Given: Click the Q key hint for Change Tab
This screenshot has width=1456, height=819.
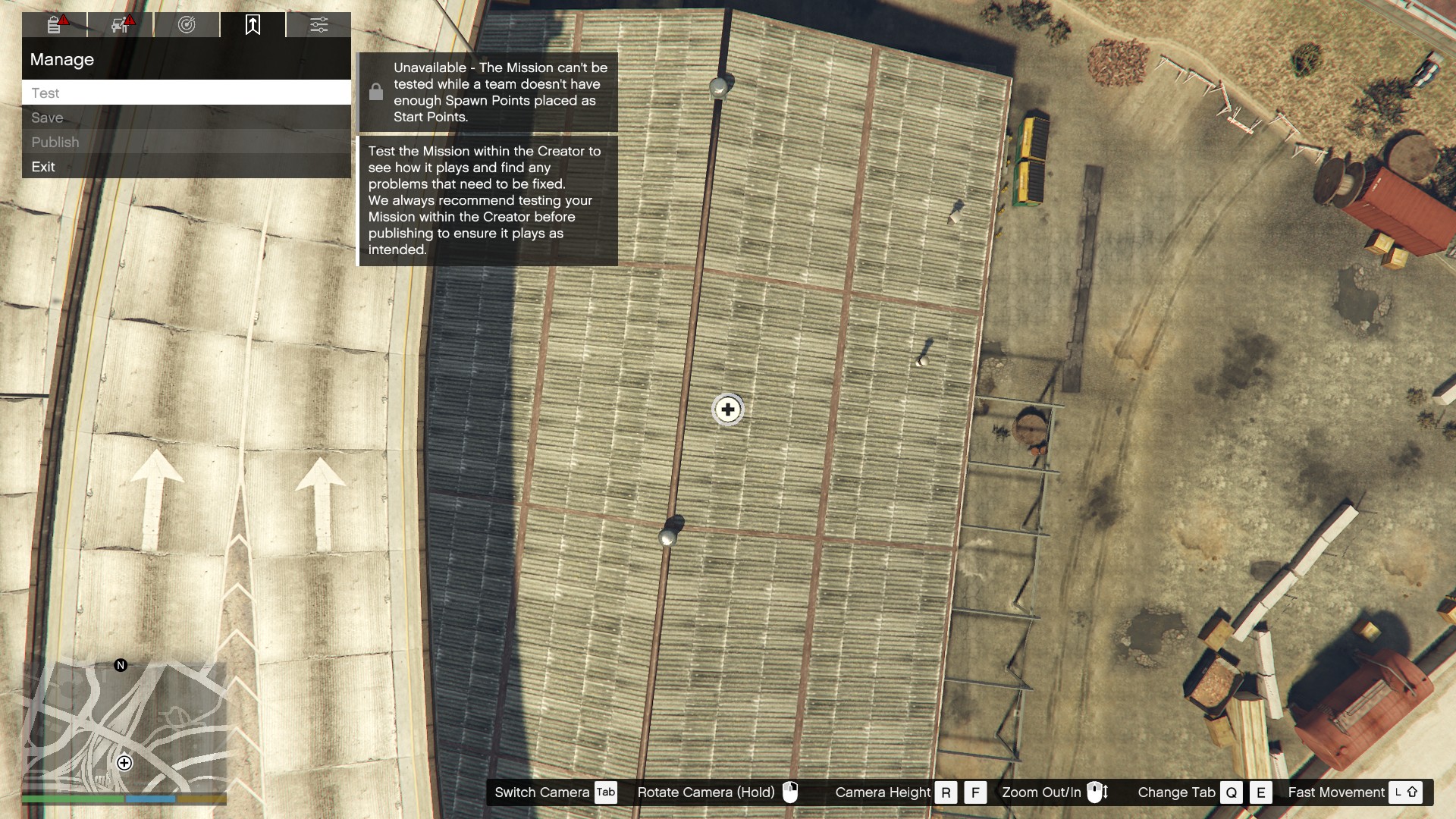Looking at the screenshot, I should coord(1232,792).
